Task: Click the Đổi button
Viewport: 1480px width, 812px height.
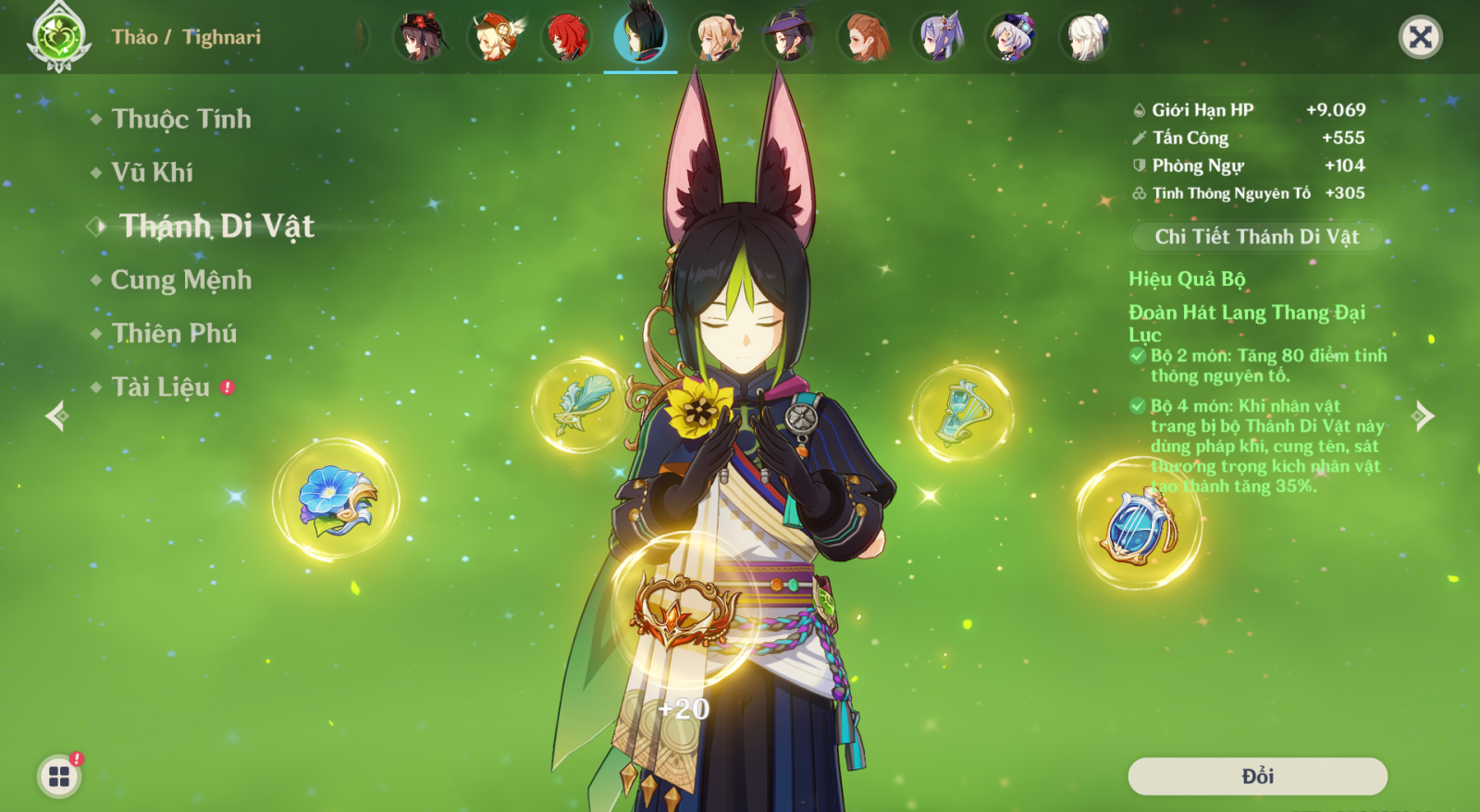Action: point(1257,776)
